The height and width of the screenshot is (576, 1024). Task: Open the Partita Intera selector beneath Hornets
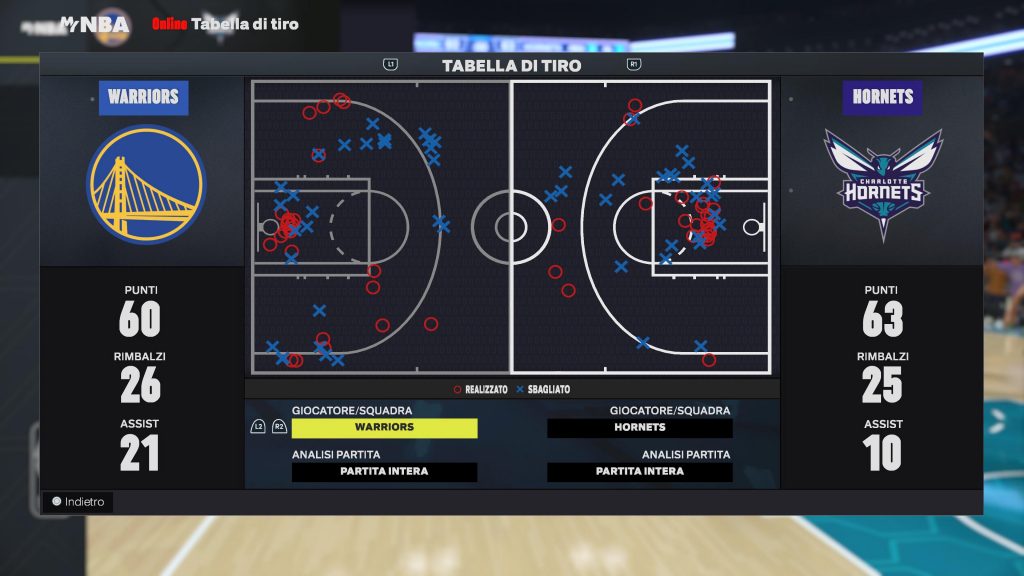click(640, 472)
